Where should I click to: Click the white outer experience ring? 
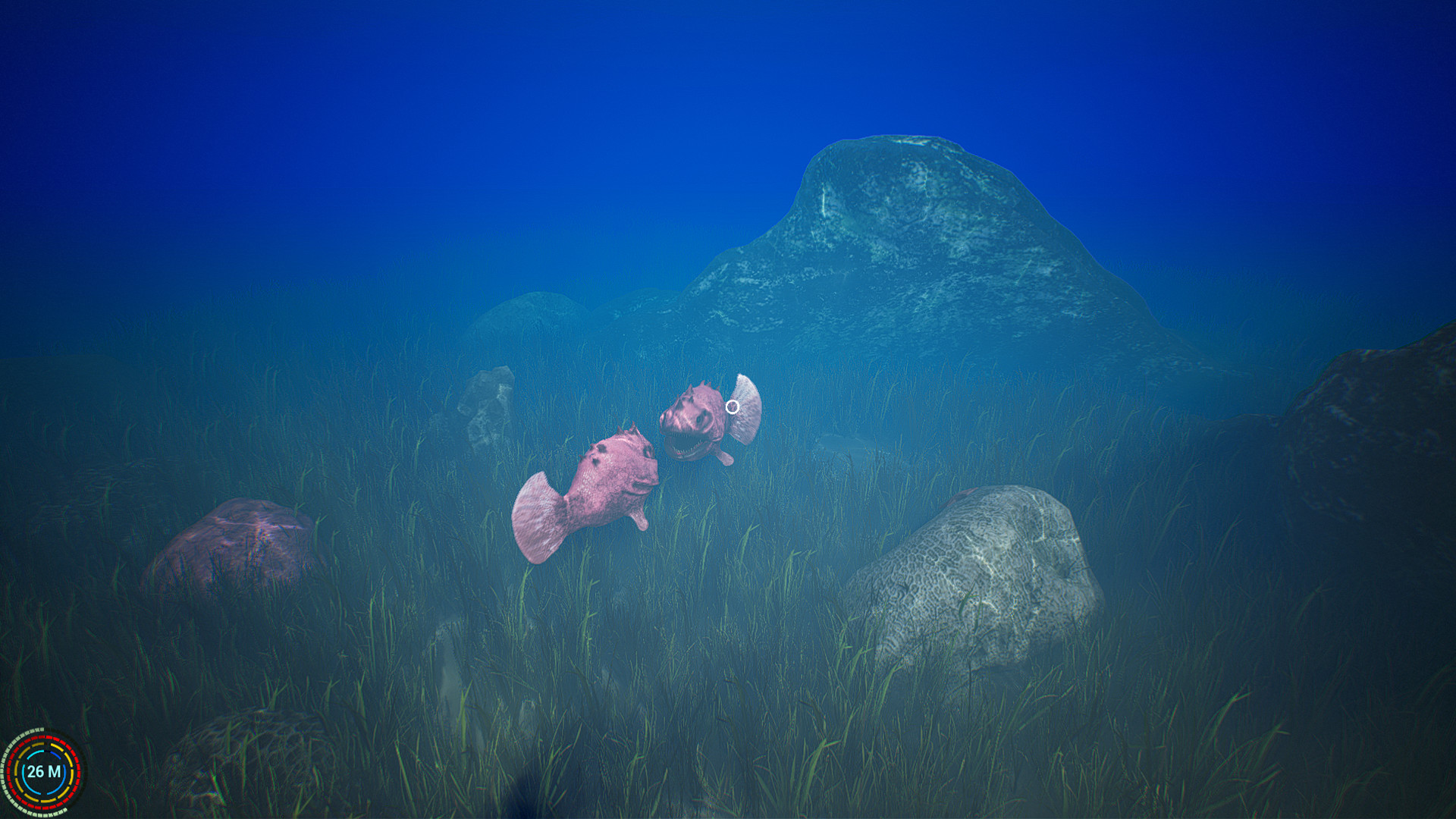(x=37, y=730)
